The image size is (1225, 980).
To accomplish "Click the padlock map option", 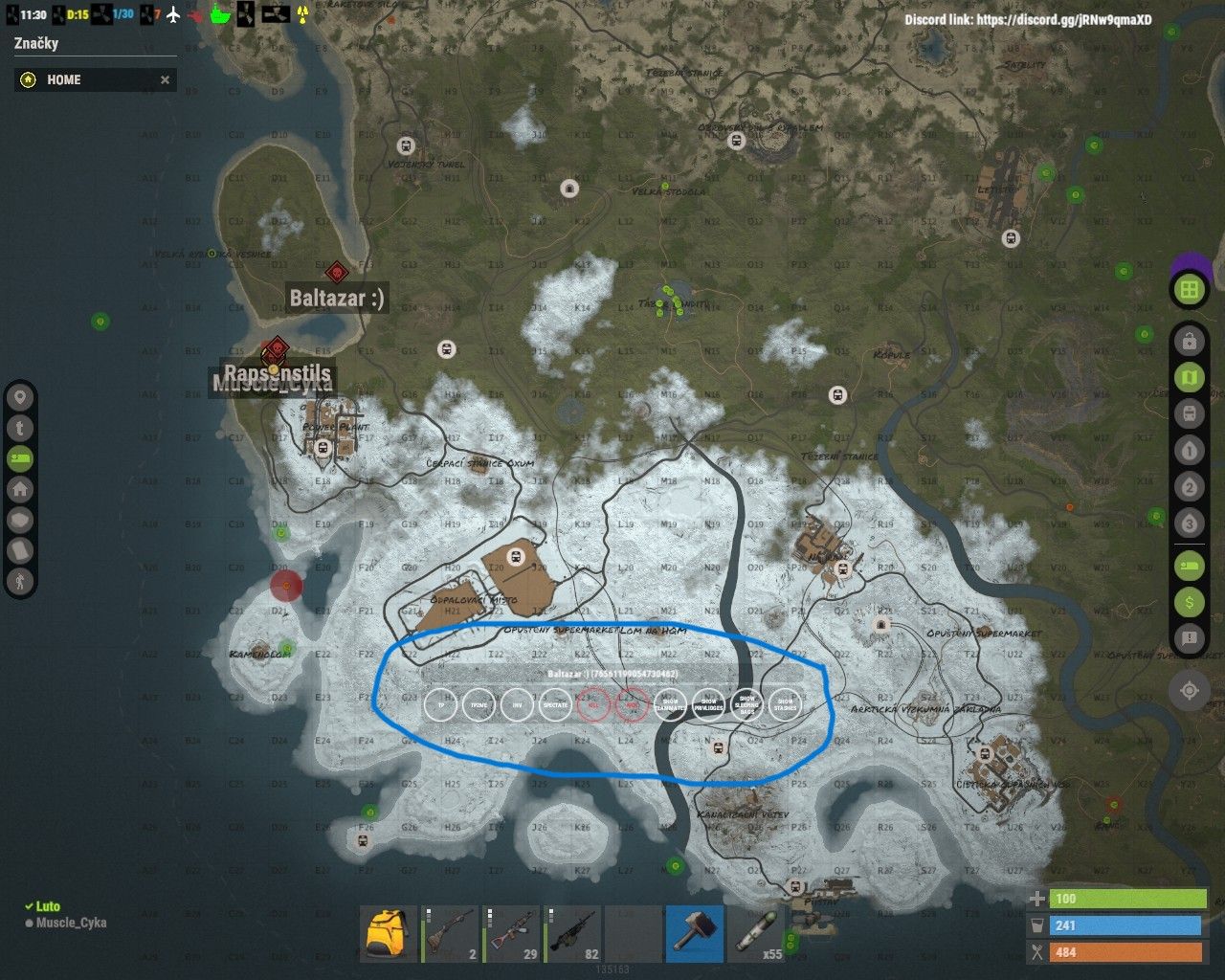I will (x=1190, y=341).
